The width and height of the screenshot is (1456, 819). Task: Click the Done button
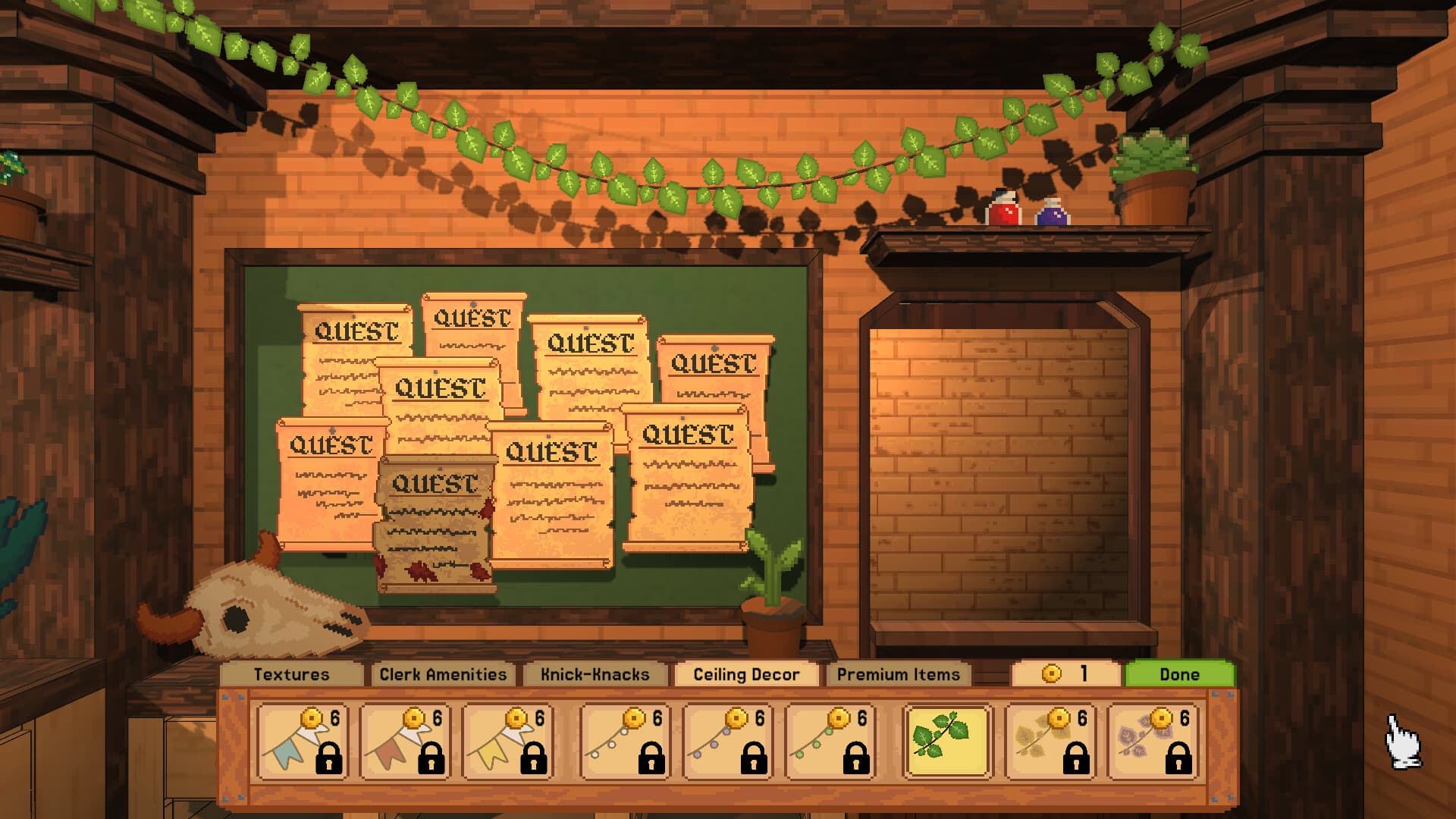tap(1179, 673)
